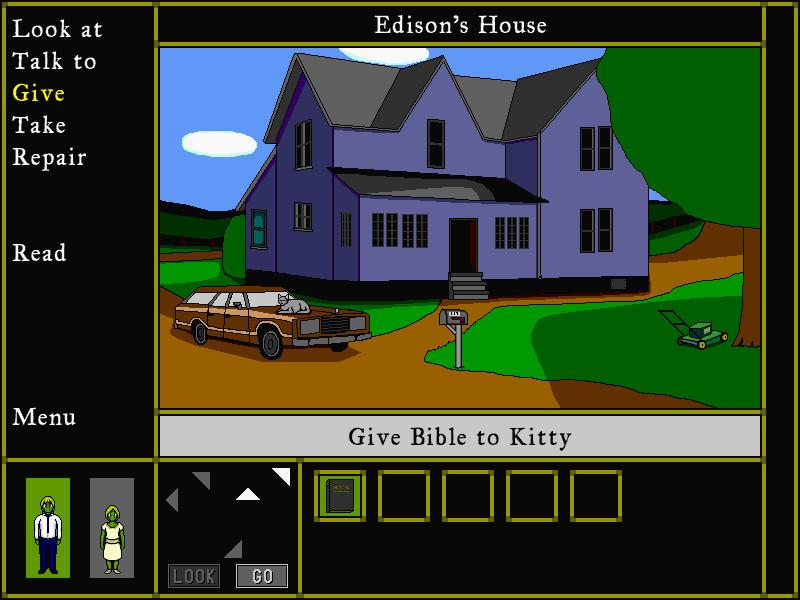Switch to the man in white shirt
The height and width of the screenshot is (600, 800).
click(48, 528)
